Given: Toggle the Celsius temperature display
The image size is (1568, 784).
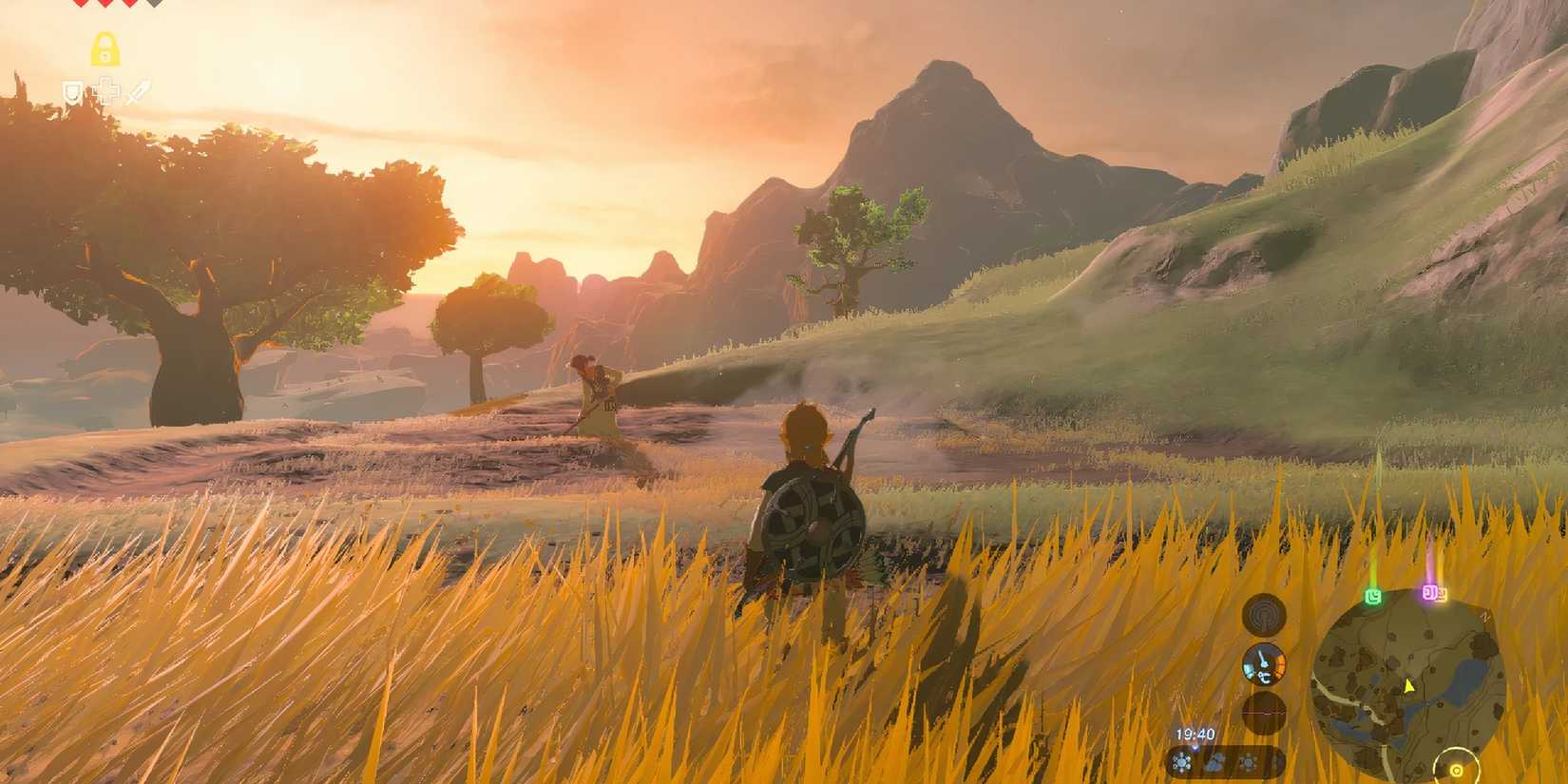Looking at the screenshot, I should (1266, 676).
